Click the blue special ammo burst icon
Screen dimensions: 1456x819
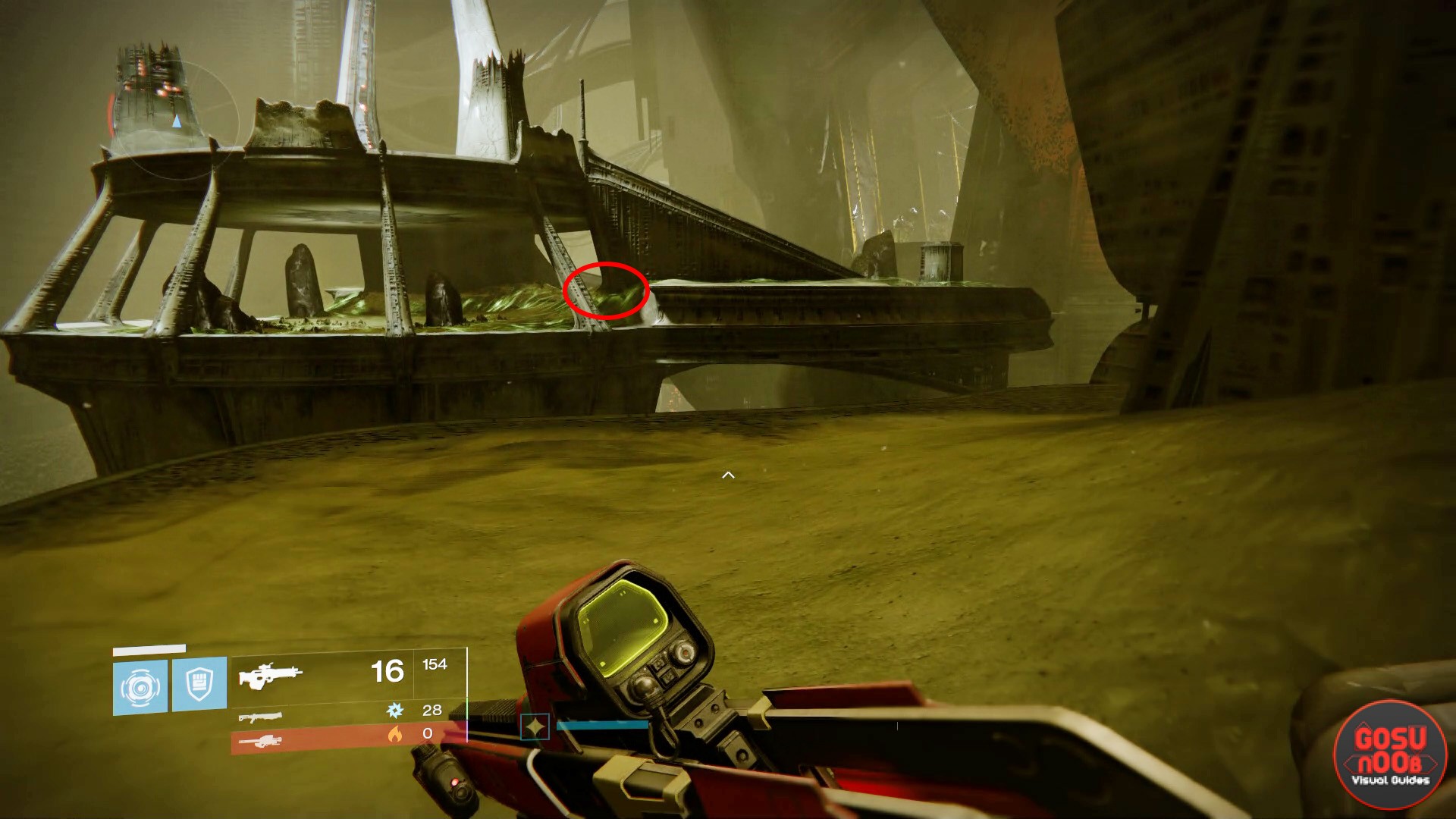tap(394, 711)
